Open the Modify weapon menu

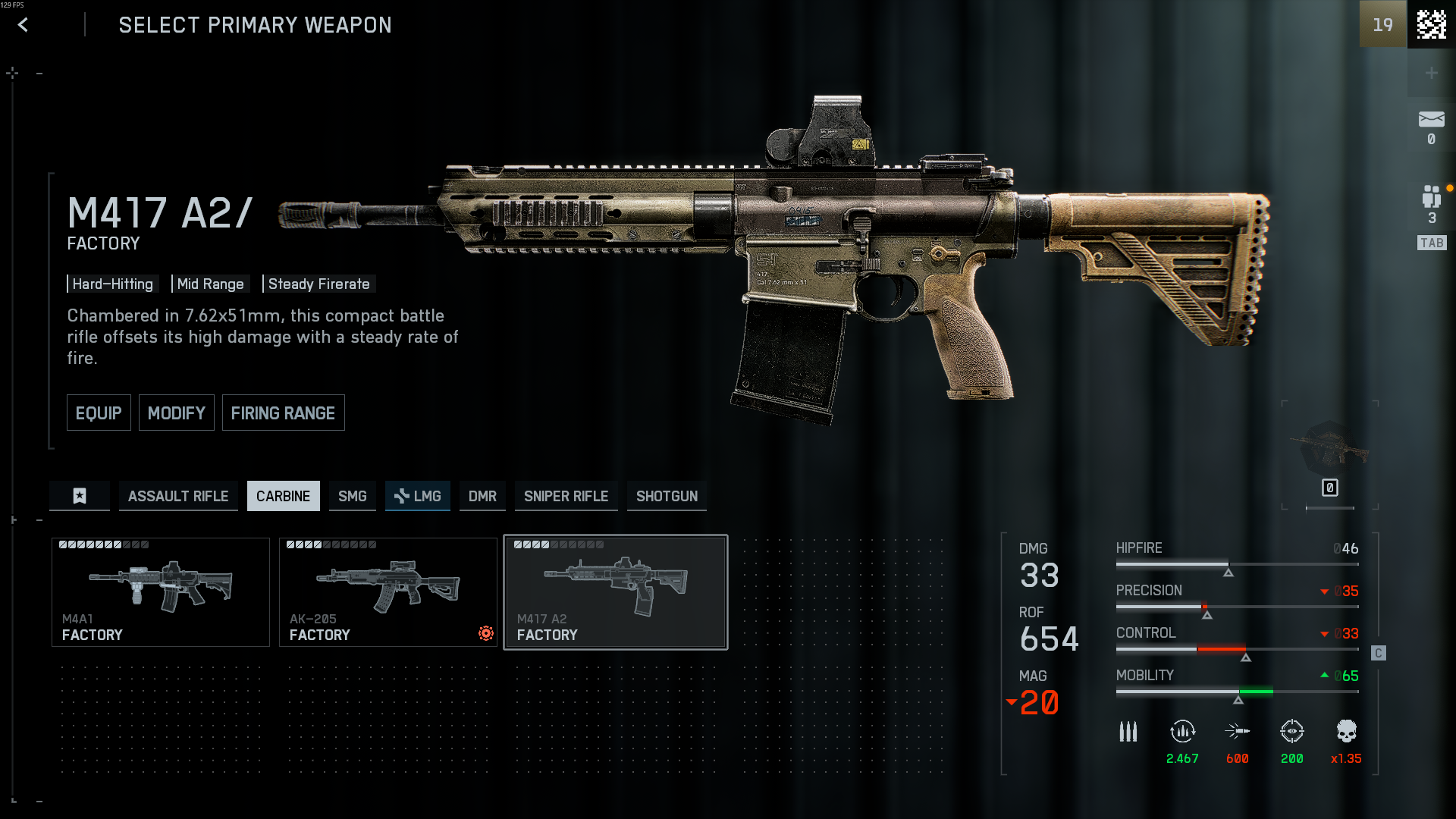coord(176,413)
